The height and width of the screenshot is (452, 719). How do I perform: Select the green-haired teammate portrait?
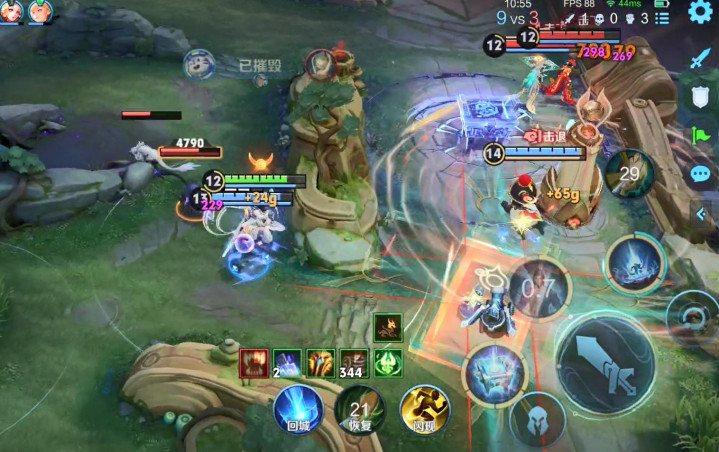tap(40, 12)
